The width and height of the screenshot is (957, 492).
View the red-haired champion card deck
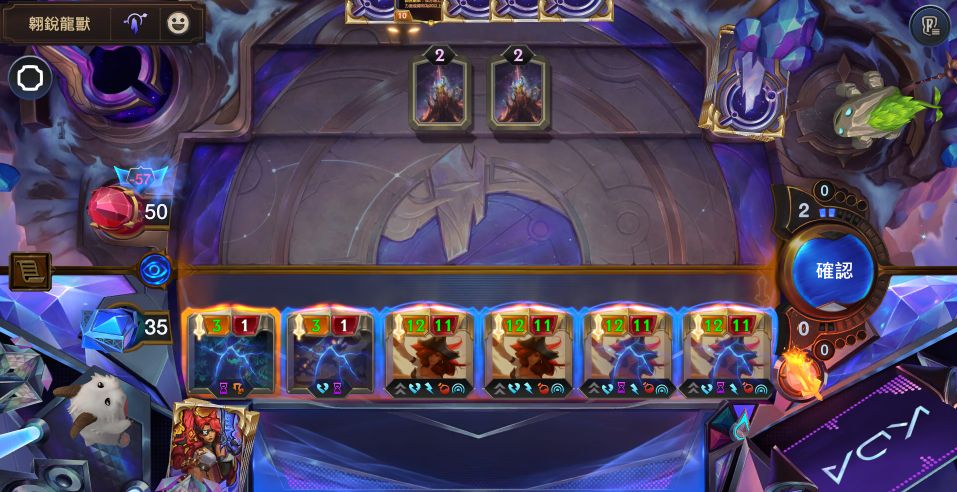point(214,448)
